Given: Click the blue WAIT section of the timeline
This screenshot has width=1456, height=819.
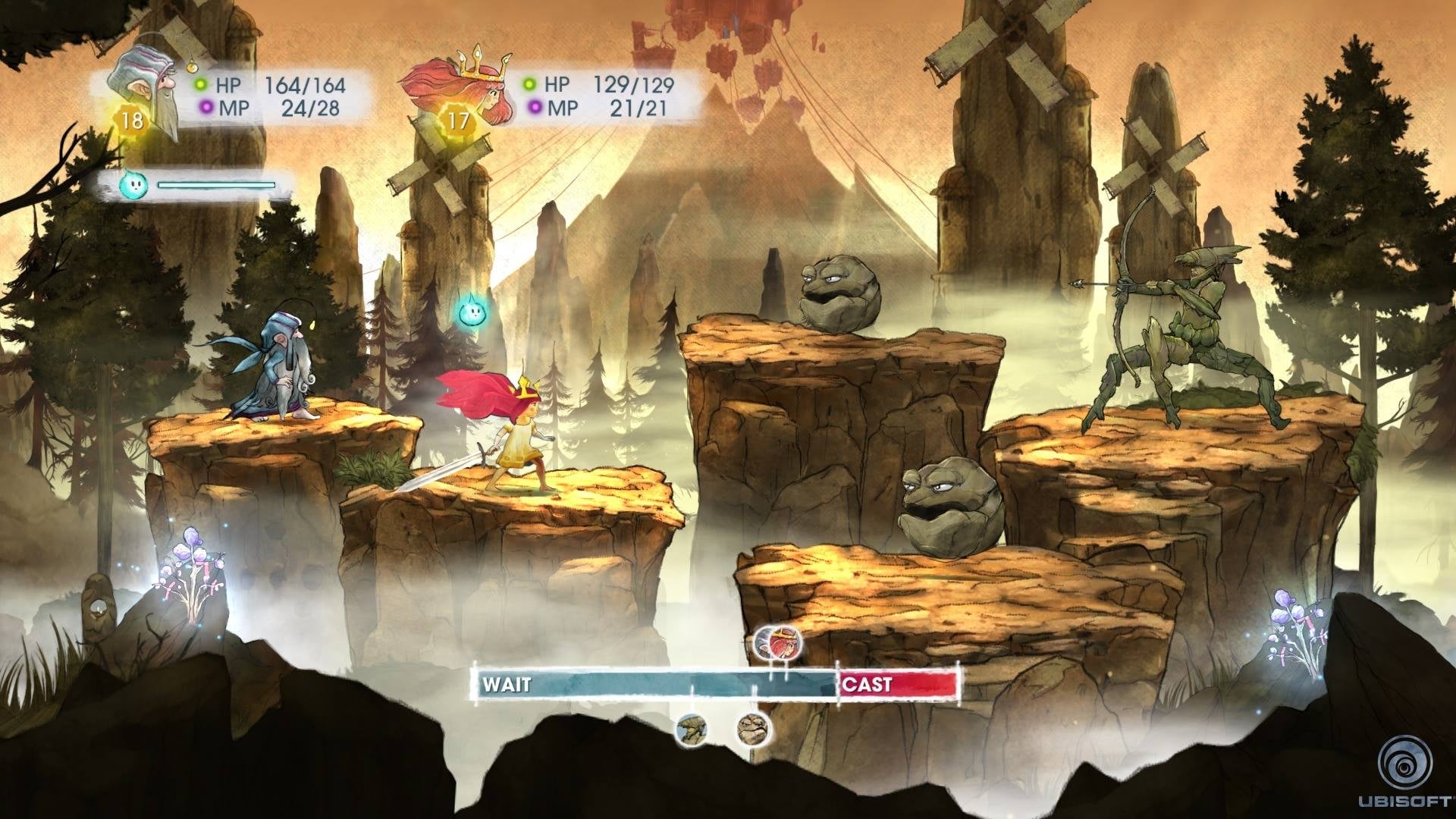Looking at the screenshot, I should click(652, 685).
